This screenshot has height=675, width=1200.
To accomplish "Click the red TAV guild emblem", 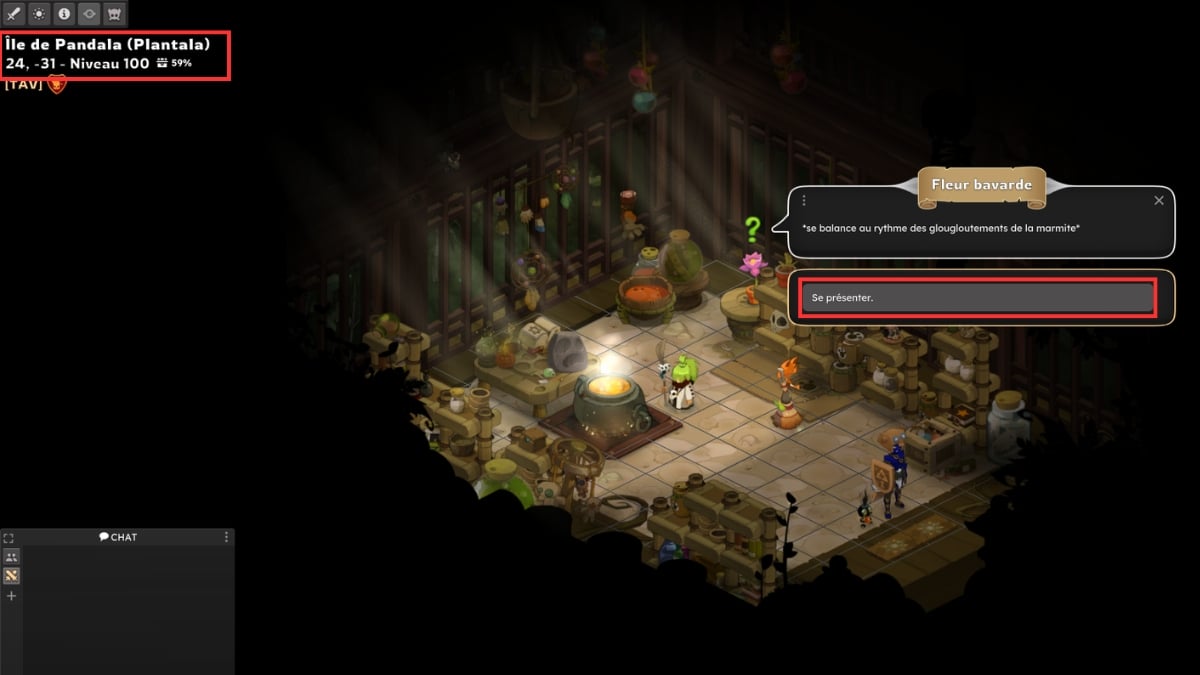I will pyautogui.click(x=57, y=85).
